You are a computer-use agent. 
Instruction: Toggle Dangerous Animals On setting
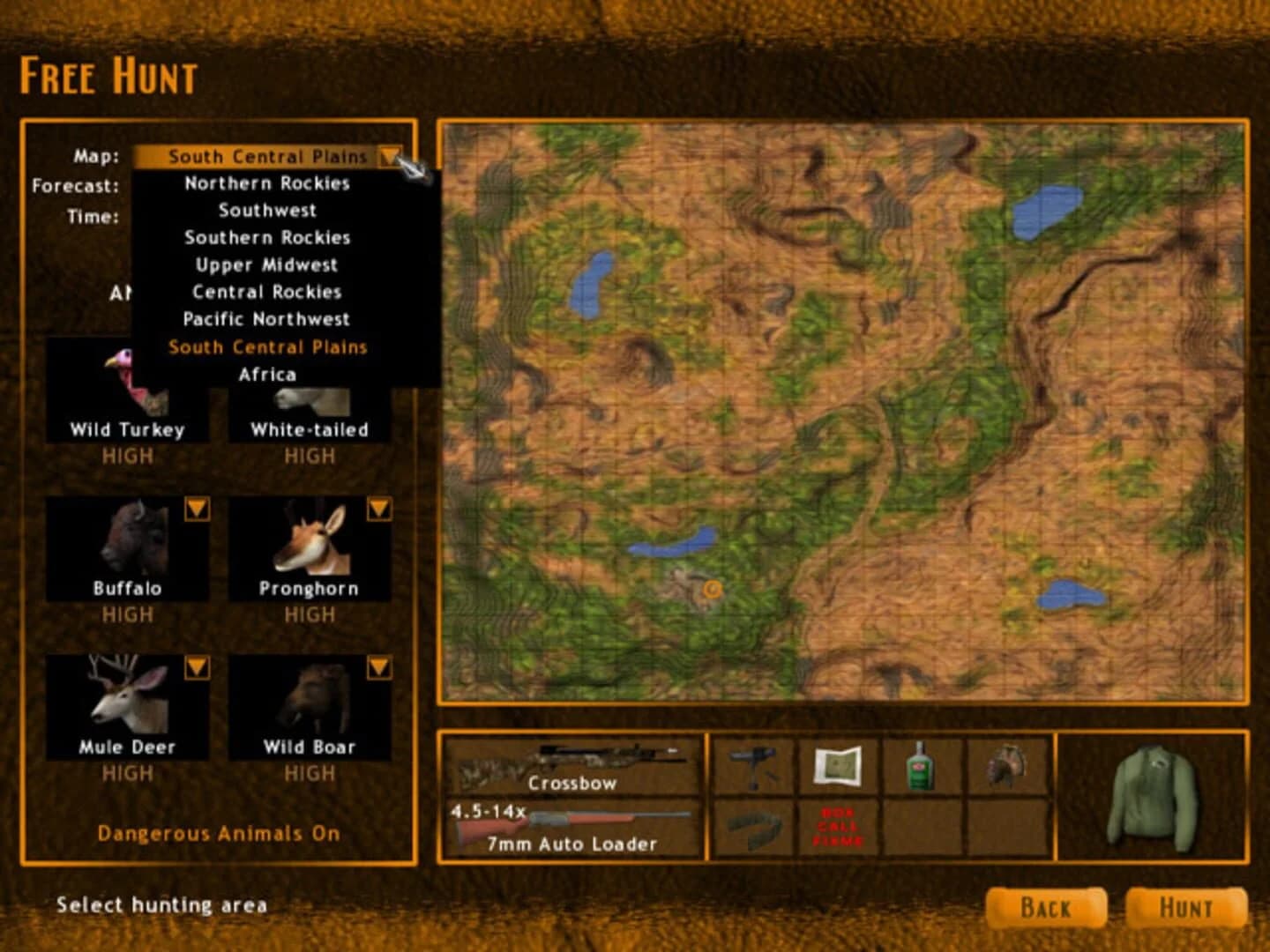(x=220, y=832)
